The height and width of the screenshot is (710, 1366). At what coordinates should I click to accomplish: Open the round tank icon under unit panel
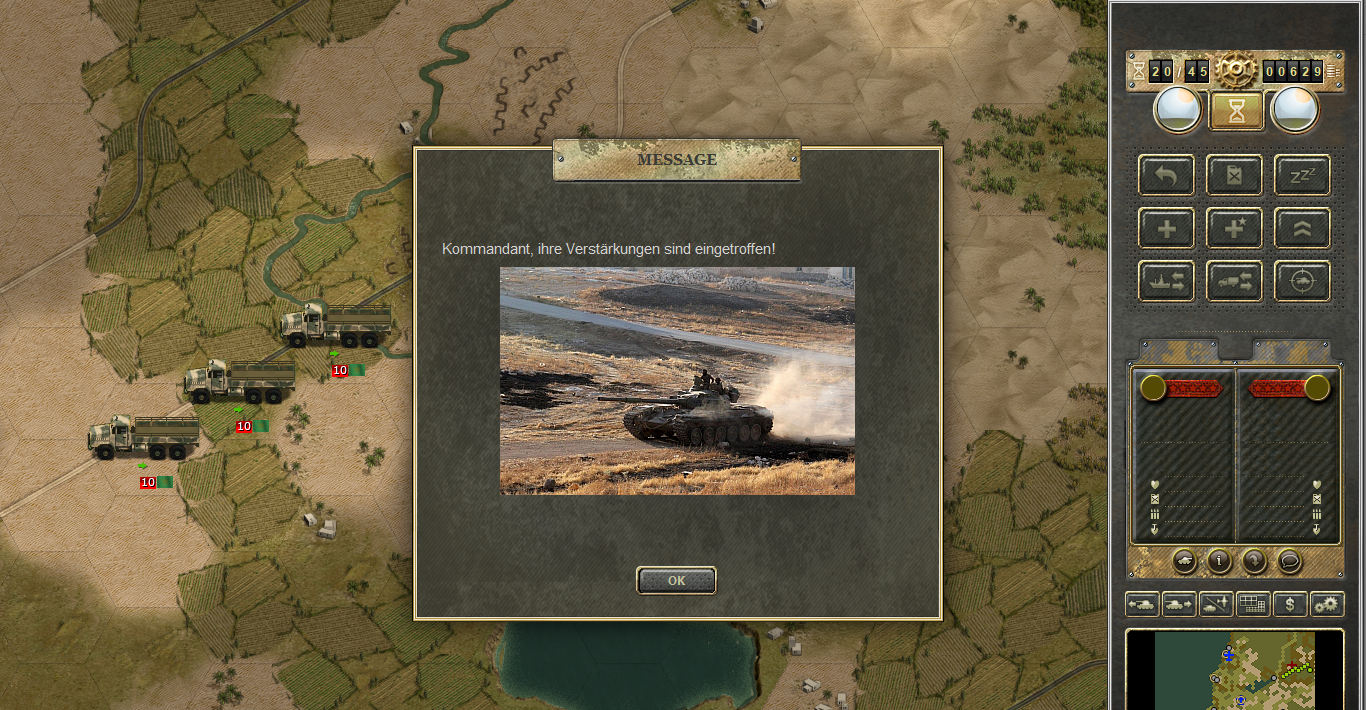1184,561
